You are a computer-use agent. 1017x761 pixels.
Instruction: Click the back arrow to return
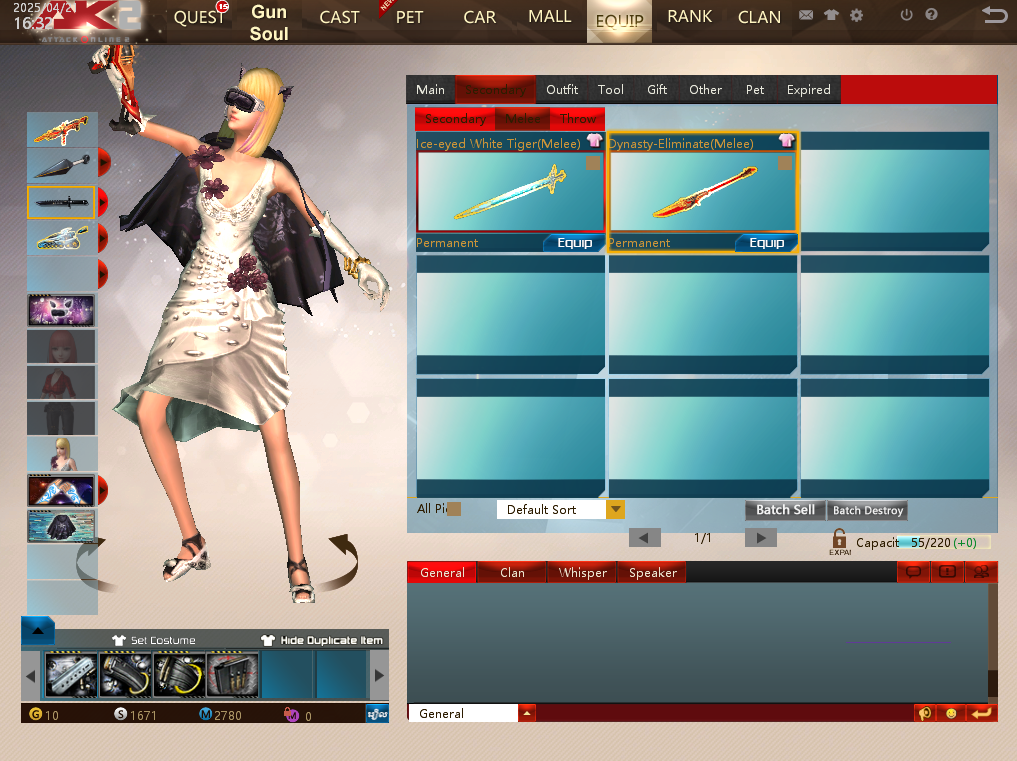[994, 15]
